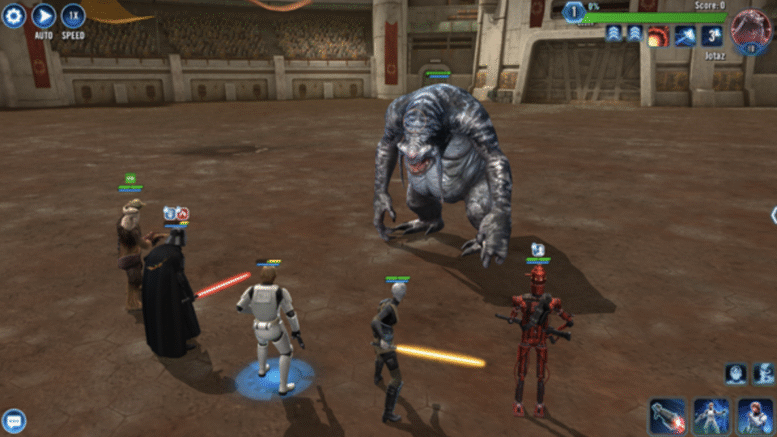The image size is (777, 437).
Task: Inspect the blue hammer strike status icon
Action: [685, 36]
